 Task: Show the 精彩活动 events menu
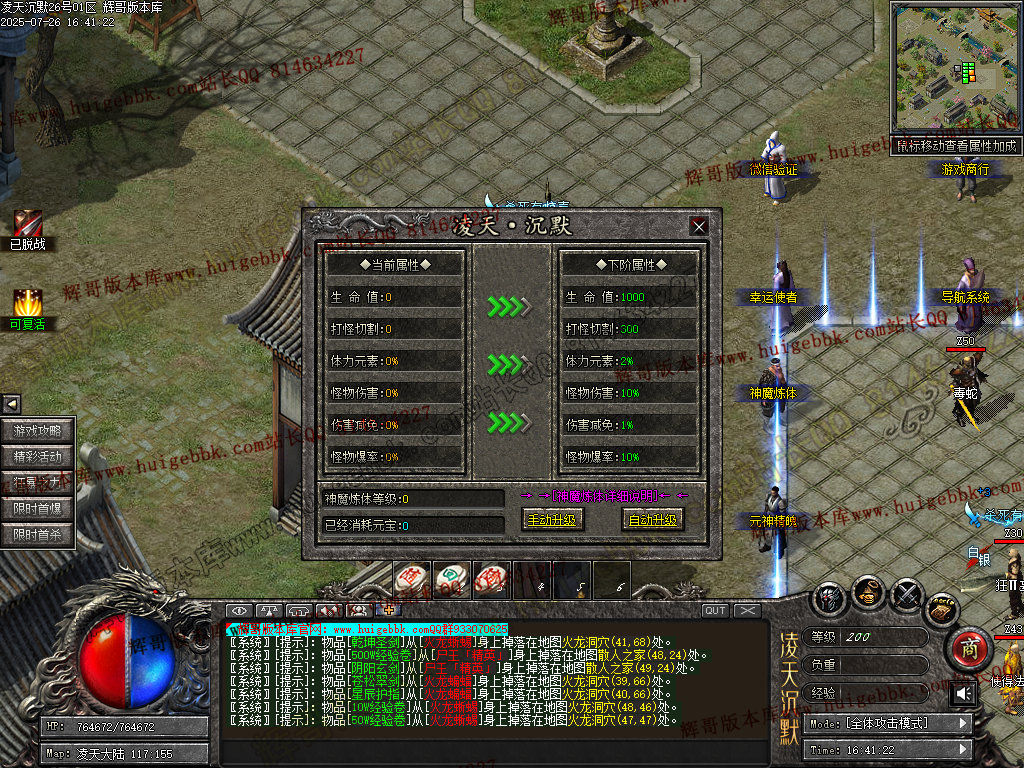click(x=38, y=457)
